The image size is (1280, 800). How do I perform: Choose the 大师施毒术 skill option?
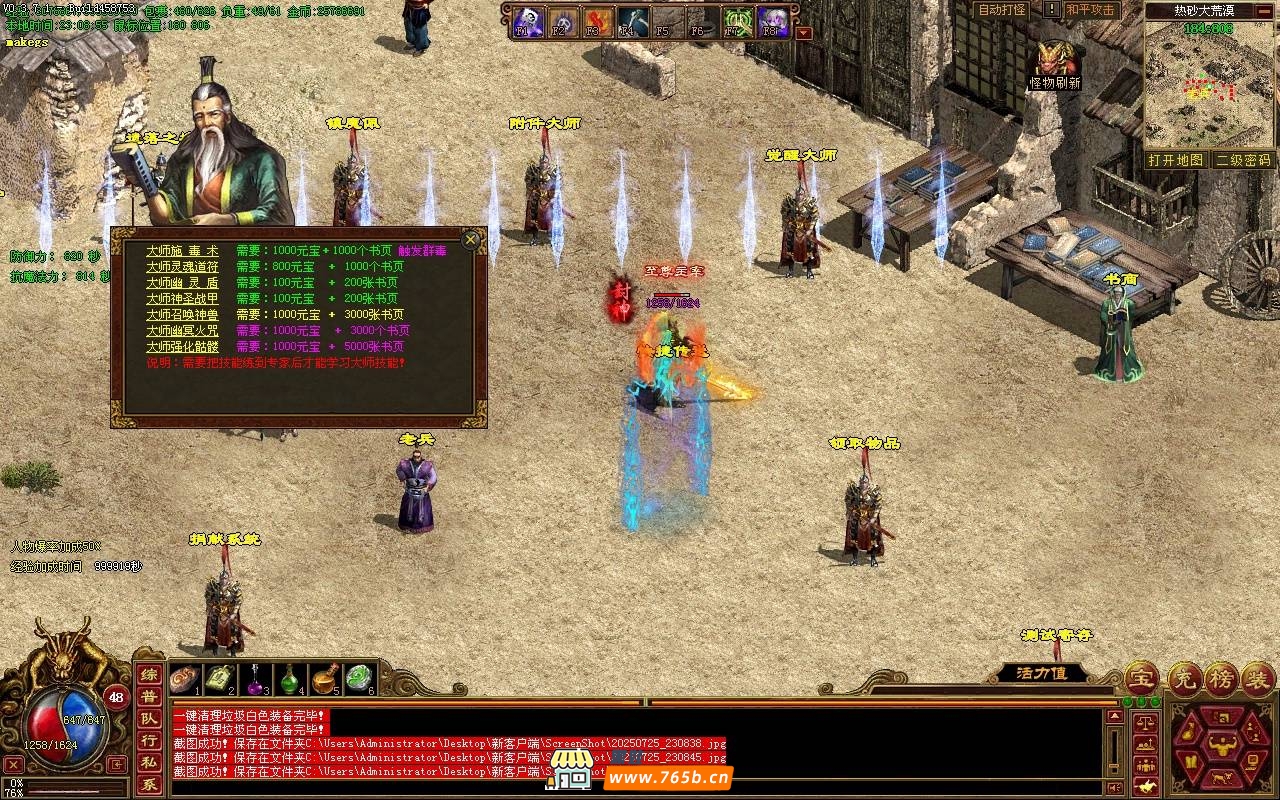[182, 251]
